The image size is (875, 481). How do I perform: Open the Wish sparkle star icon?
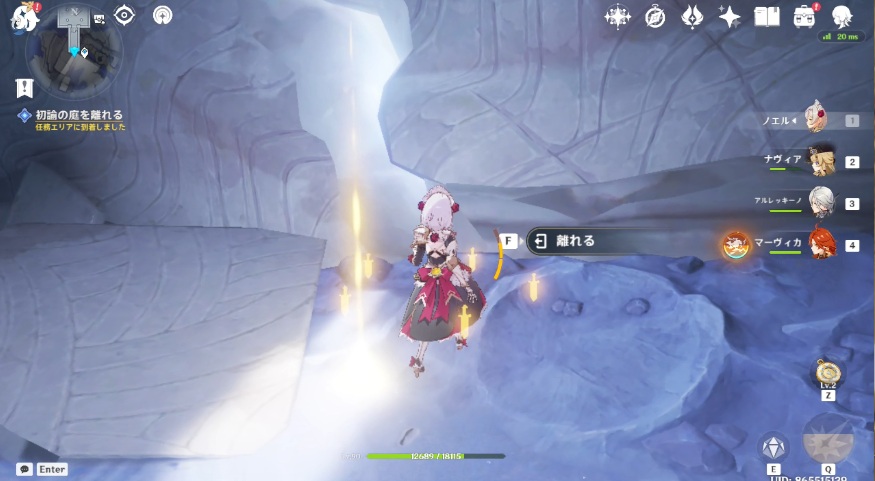(x=729, y=16)
